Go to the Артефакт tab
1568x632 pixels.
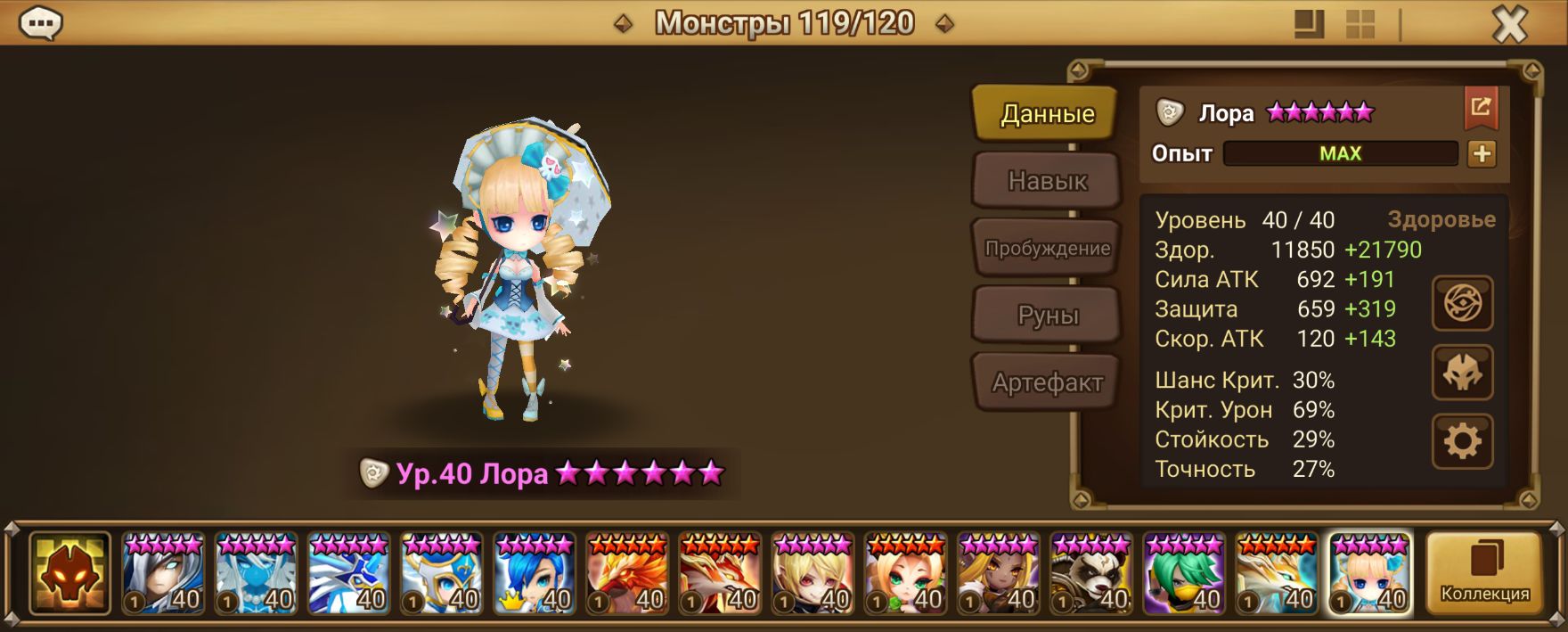(1046, 383)
